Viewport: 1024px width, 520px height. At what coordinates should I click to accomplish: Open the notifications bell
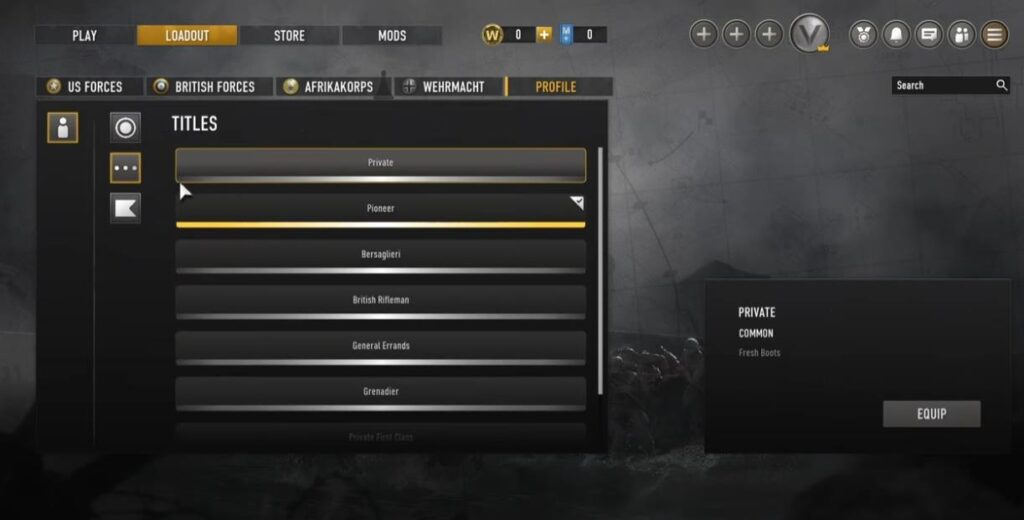click(x=896, y=35)
